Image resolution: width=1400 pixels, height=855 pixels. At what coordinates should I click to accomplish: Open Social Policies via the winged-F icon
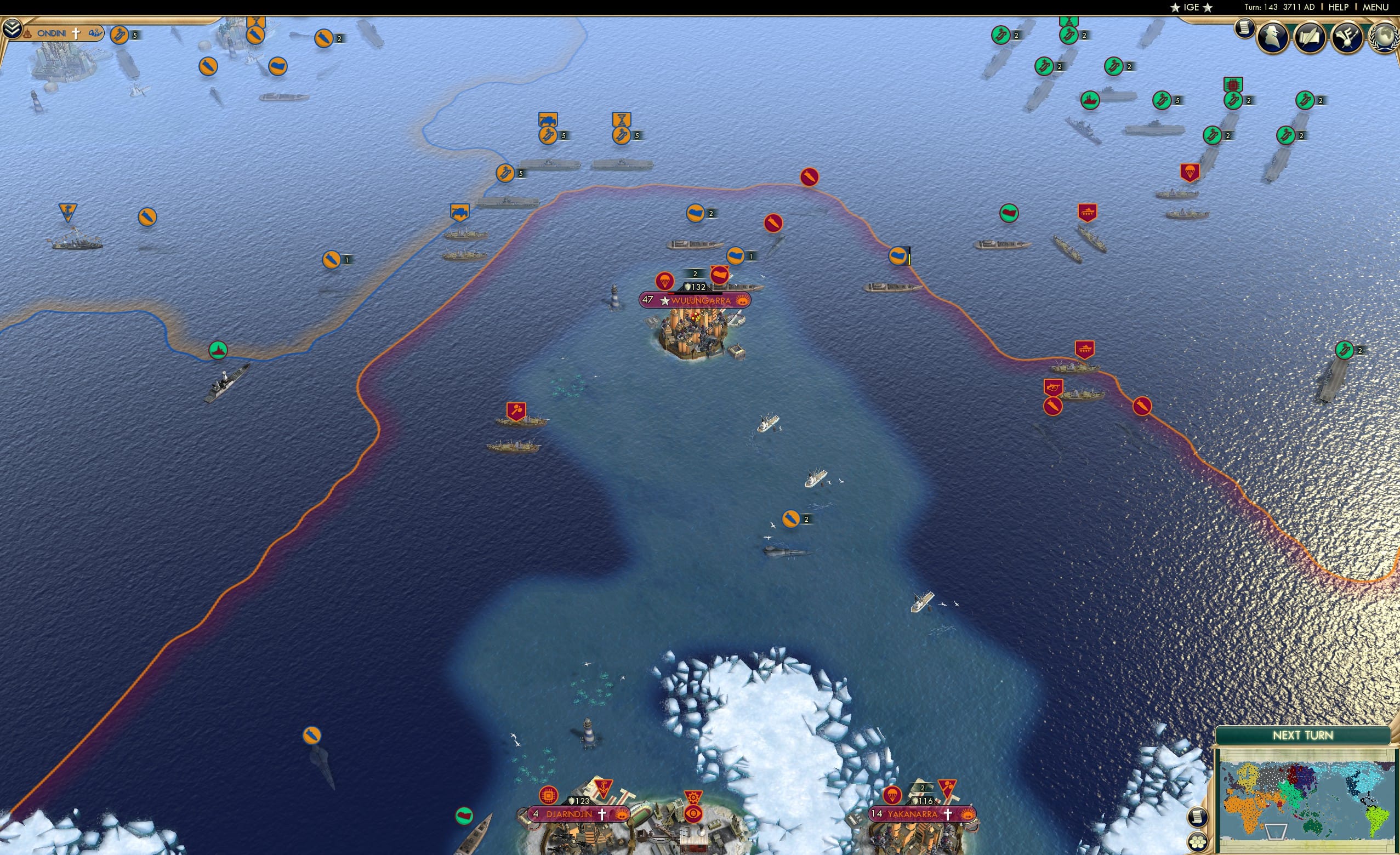[1347, 38]
